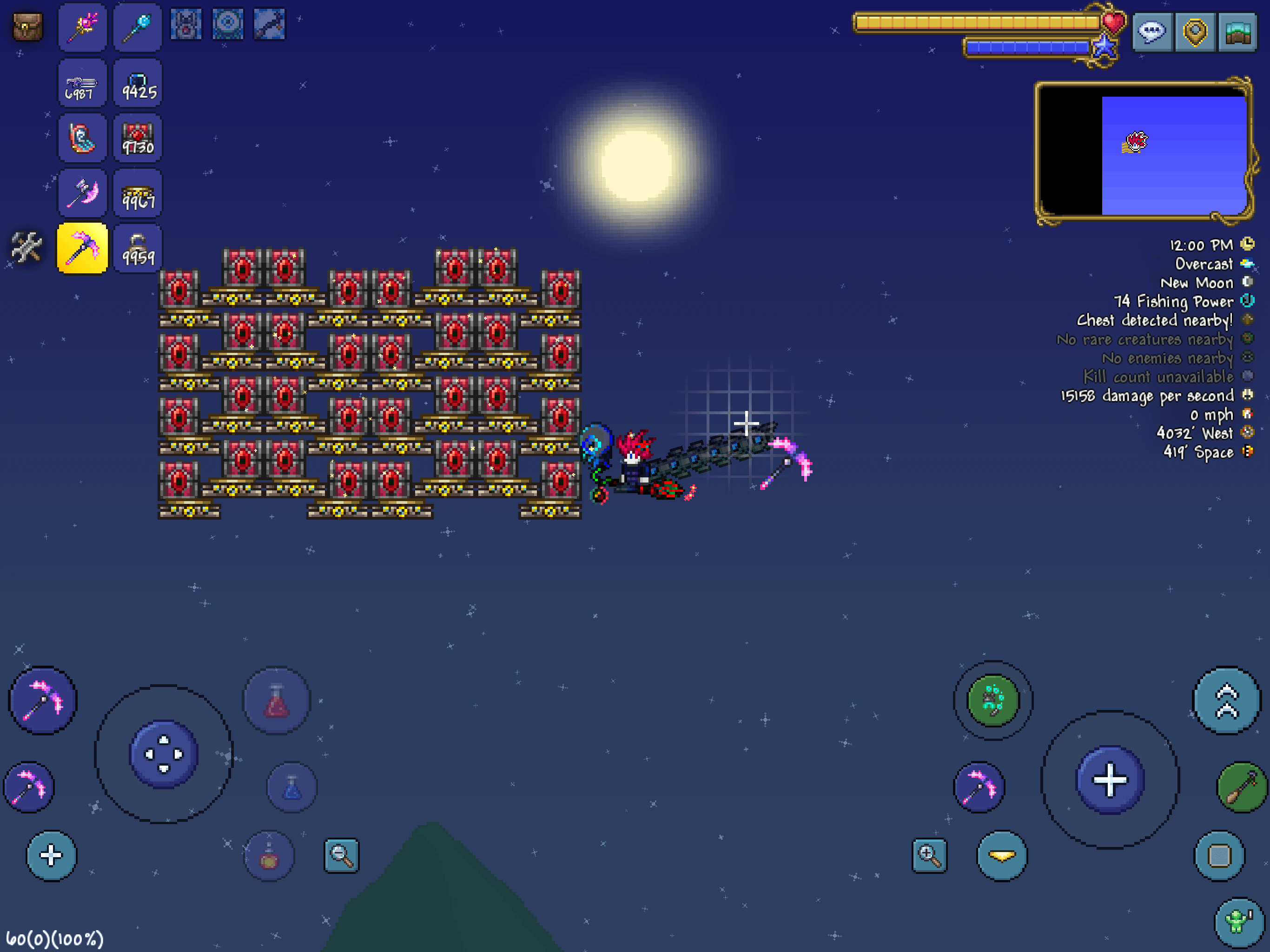The image size is (1270, 952).
Task: Select the ruby chest stack of 9730
Action: [138, 138]
